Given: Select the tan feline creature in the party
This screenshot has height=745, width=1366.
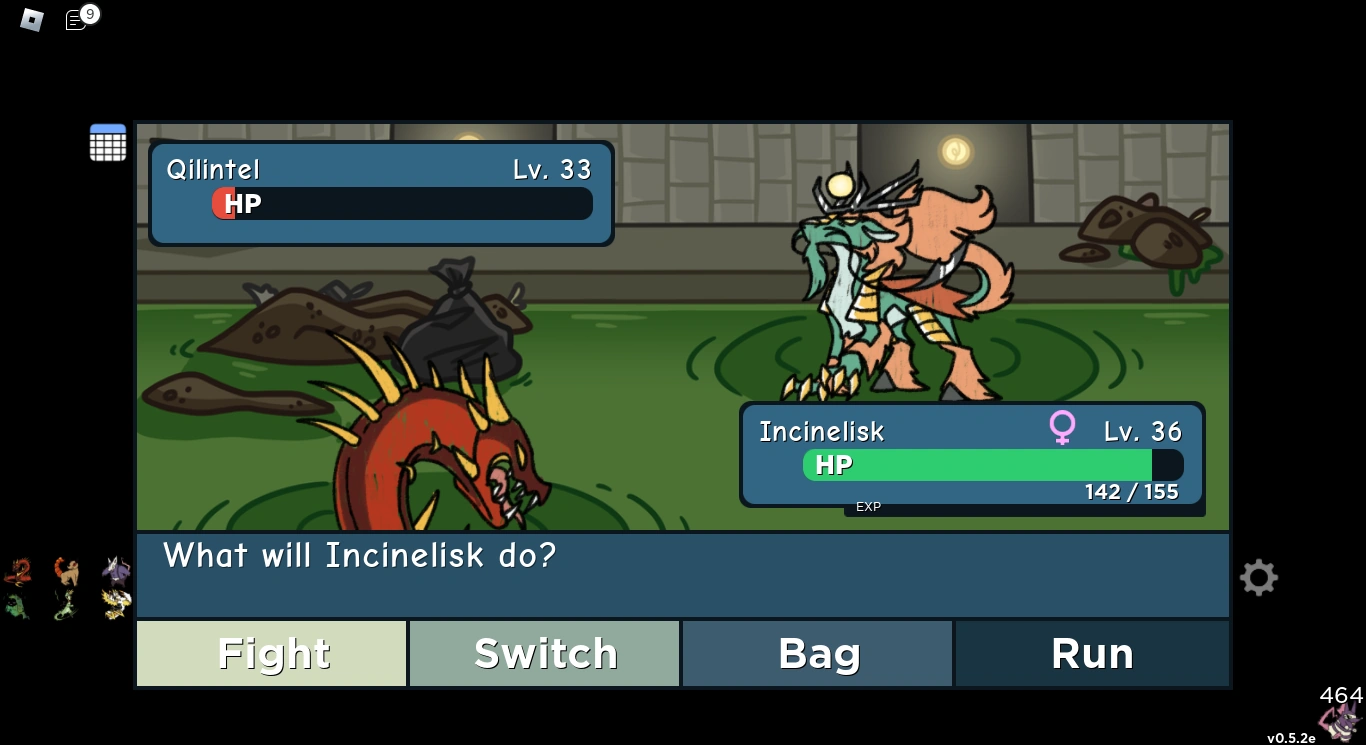Looking at the screenshot, I should pos(65,570).
